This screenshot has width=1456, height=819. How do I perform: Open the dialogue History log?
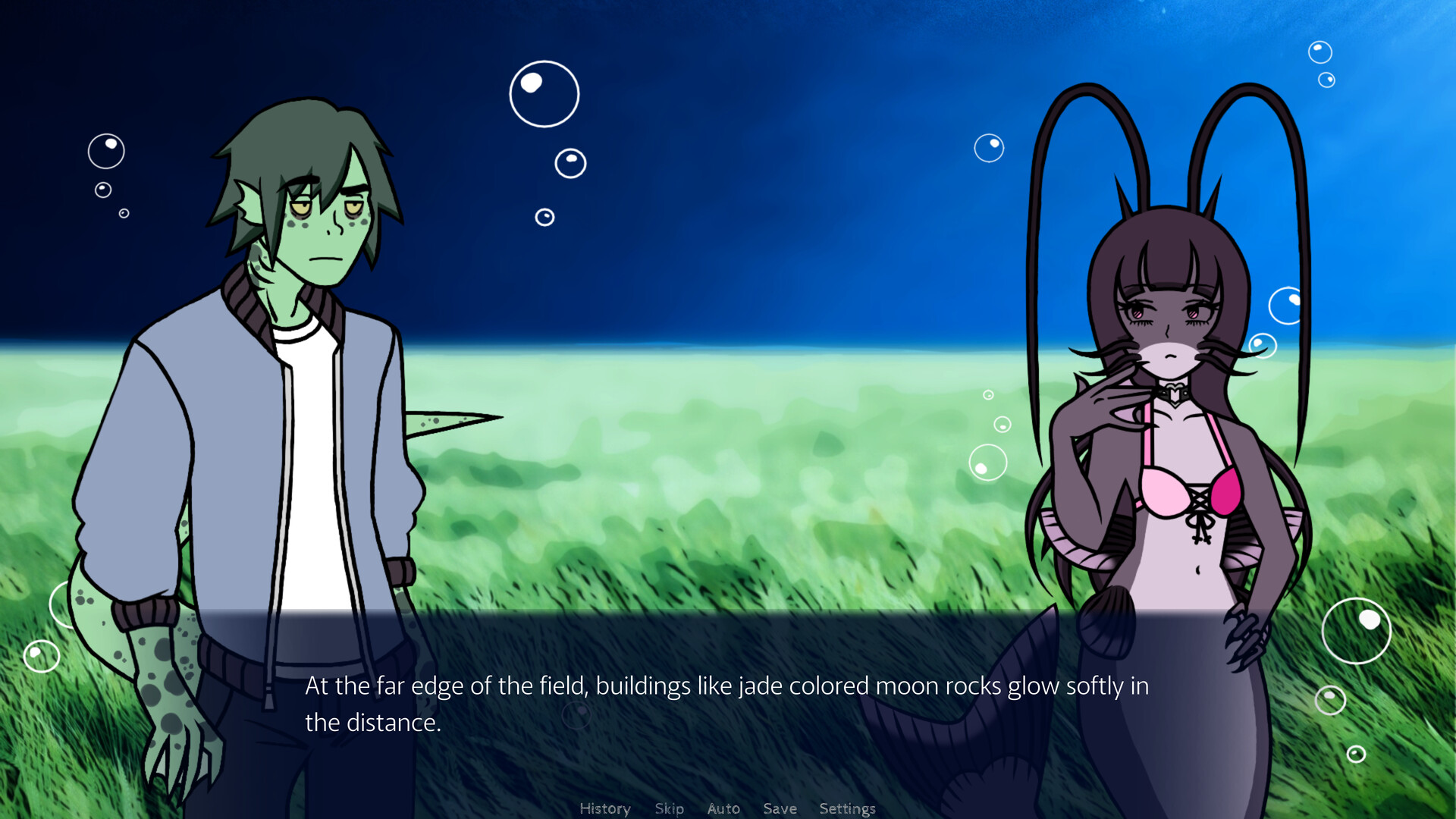coord(604,808)
